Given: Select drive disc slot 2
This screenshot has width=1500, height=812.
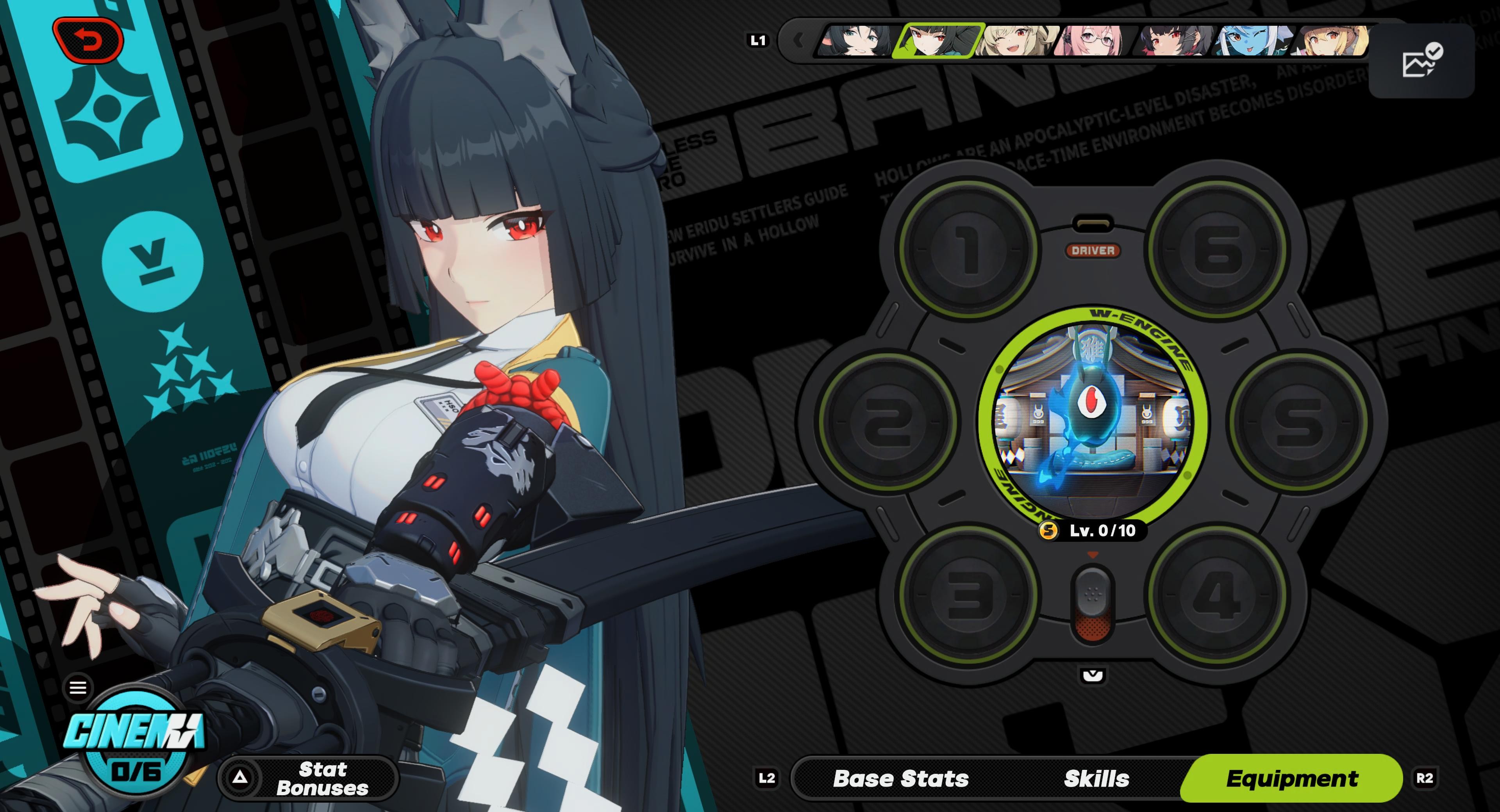Looking at the screenshot, I should 887,420.
